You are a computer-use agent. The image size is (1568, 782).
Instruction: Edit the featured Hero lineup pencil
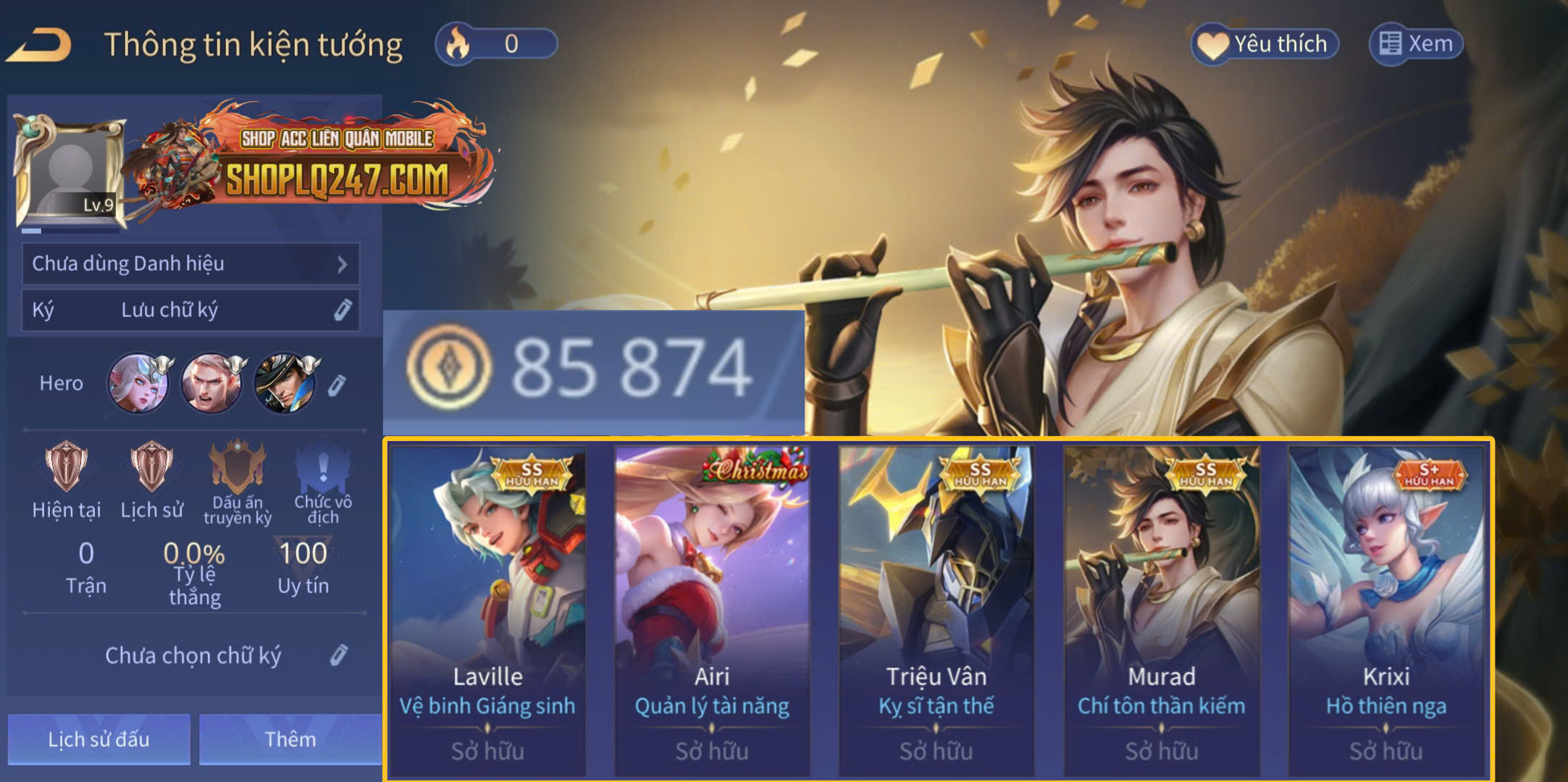pyautogui.click(x=337, y=384)
